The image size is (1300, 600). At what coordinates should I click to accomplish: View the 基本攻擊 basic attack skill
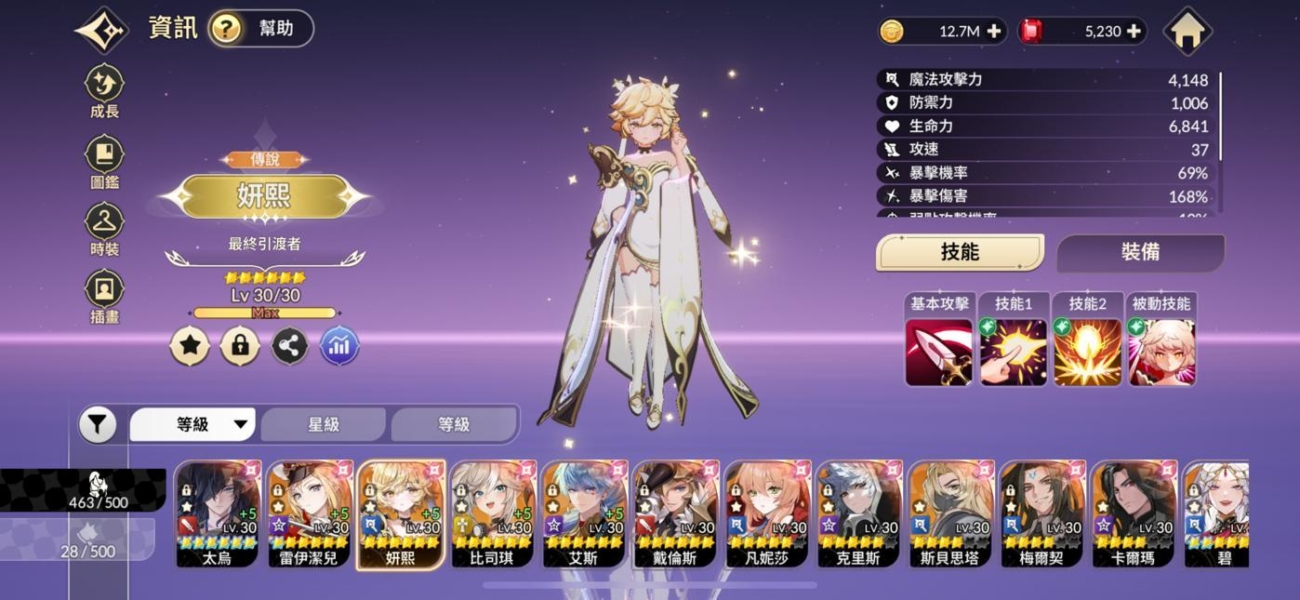(939, 351)
